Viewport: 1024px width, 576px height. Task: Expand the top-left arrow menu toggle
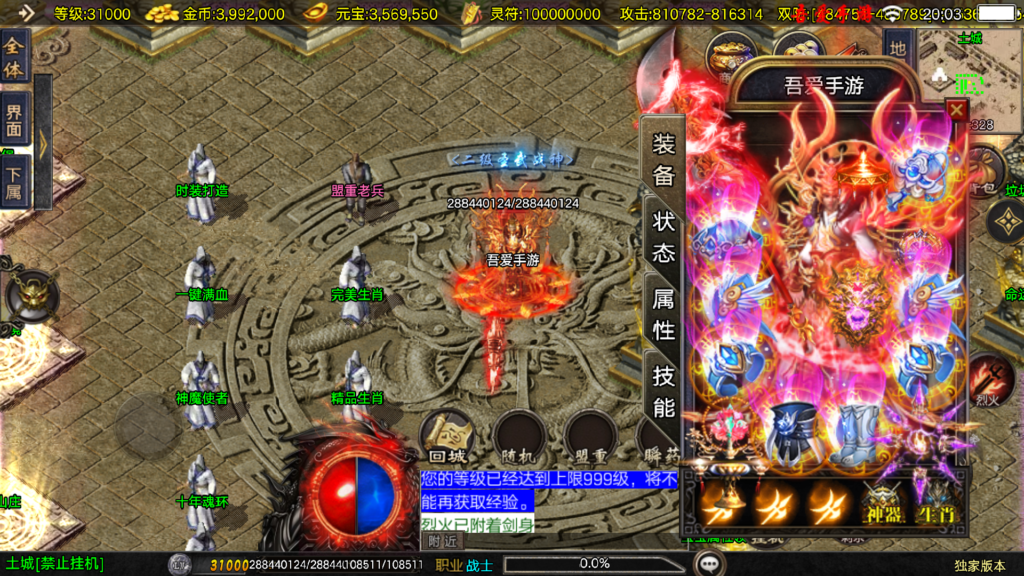[25, 13]
